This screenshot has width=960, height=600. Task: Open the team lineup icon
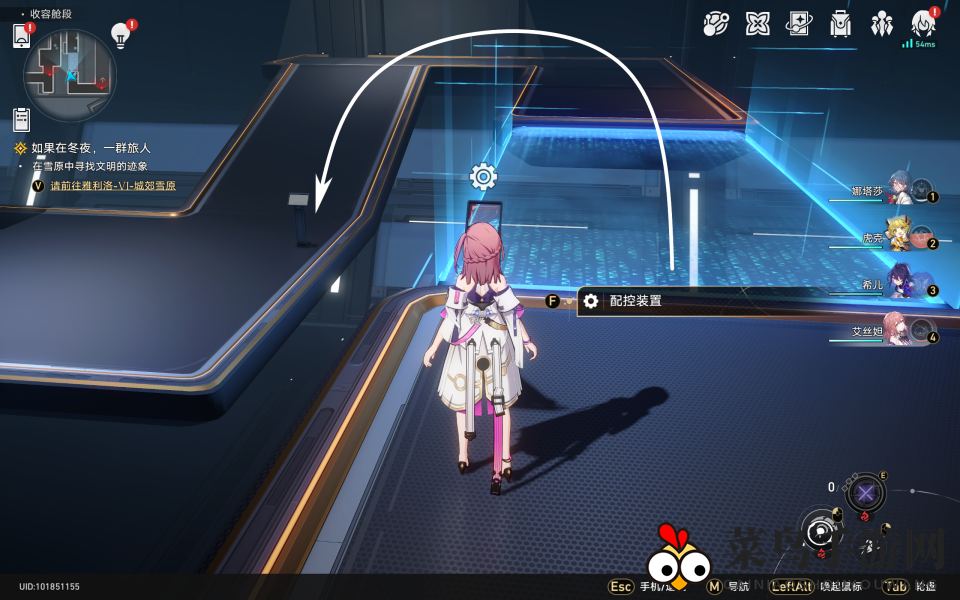(x=882, y=24)
